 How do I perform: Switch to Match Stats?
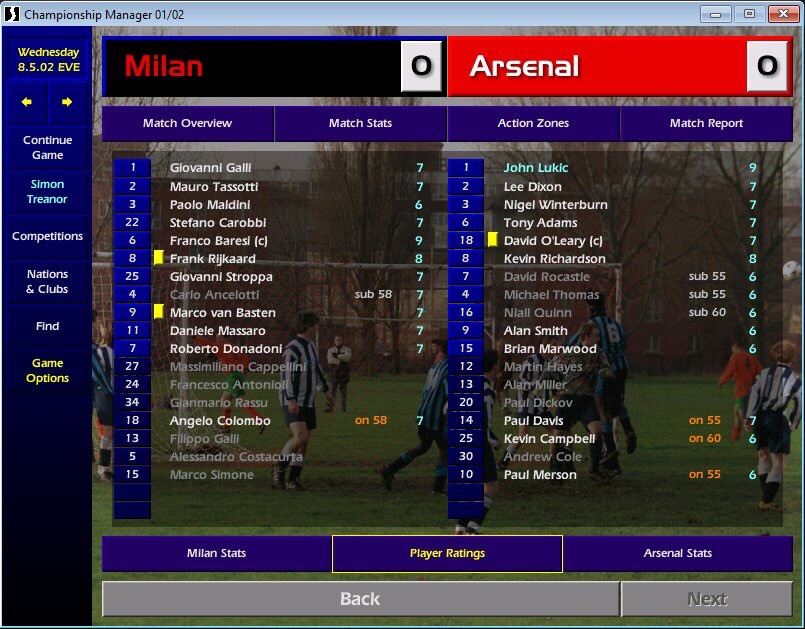point(360,123)
